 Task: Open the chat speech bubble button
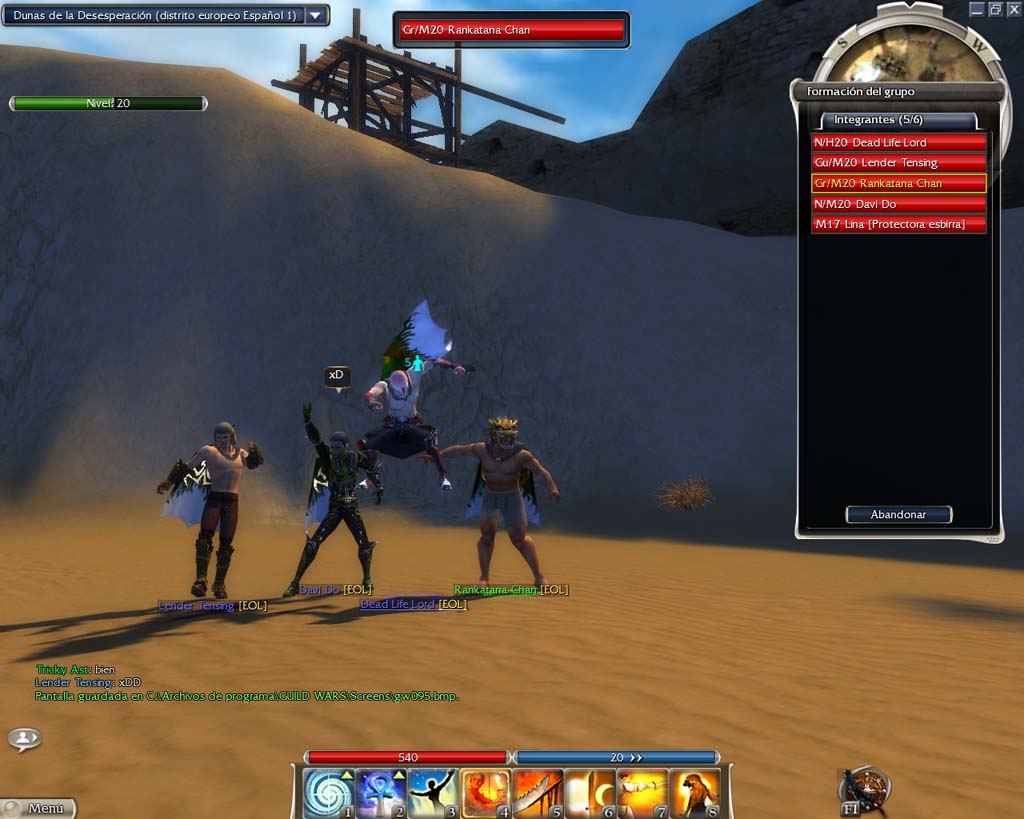[x=24, y=739]
